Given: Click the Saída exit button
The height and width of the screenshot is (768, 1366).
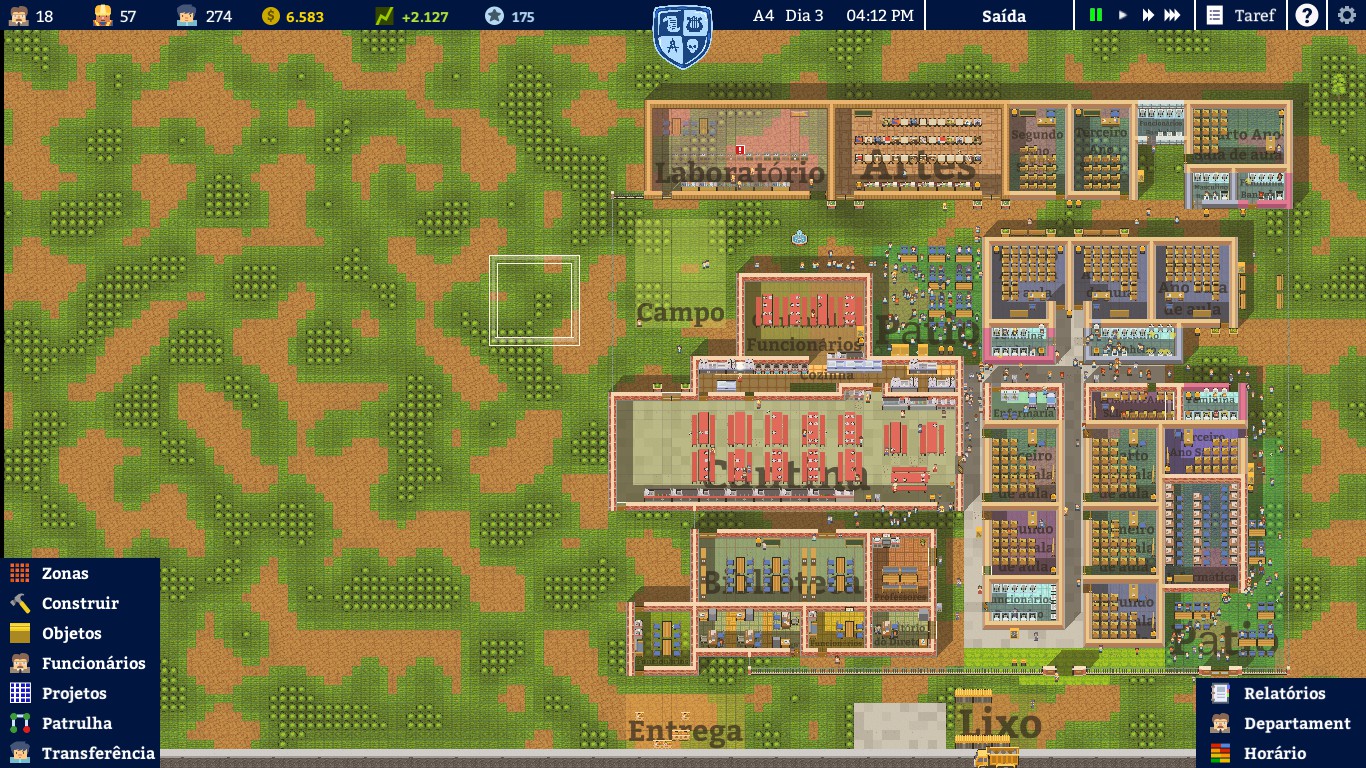Looking at the screenshot, I should 1003,15.
